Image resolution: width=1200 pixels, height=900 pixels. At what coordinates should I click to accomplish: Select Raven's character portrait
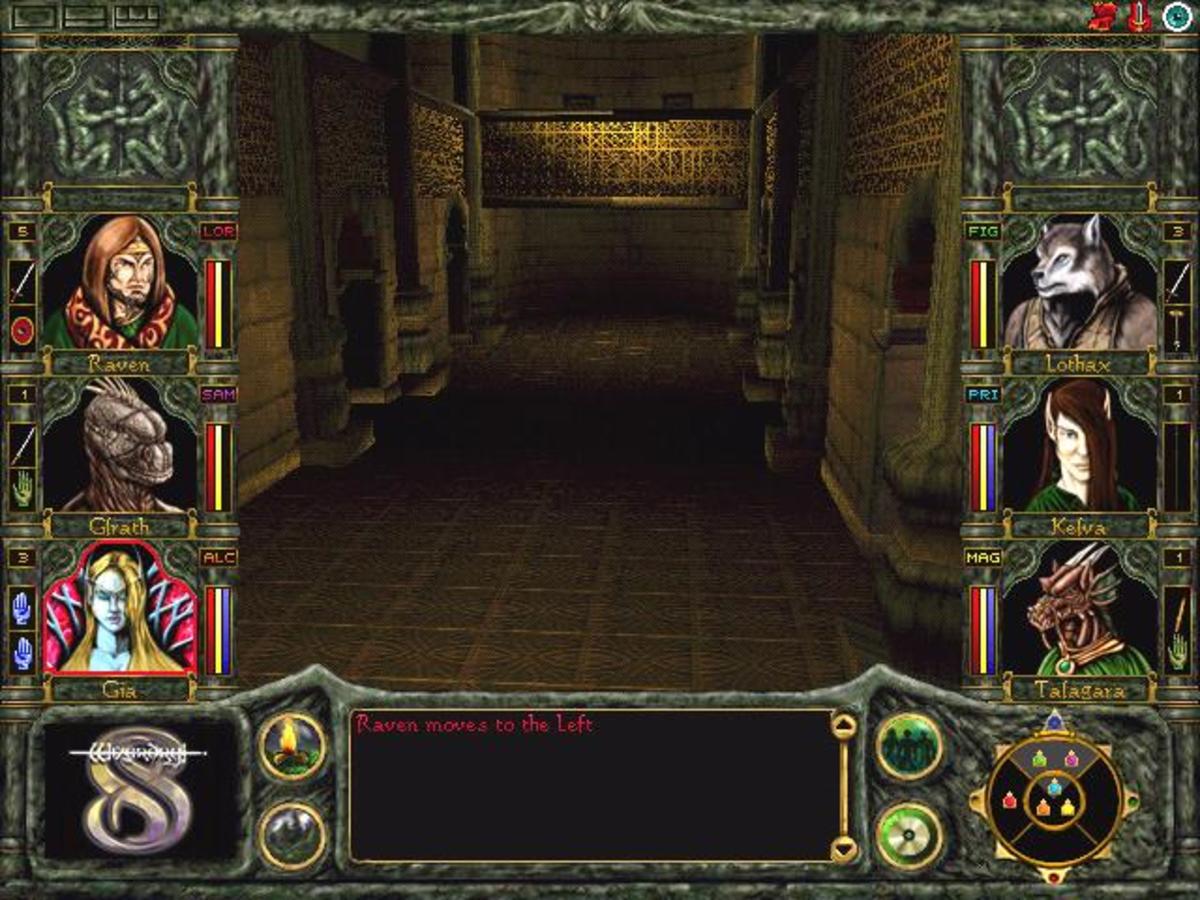120,283
